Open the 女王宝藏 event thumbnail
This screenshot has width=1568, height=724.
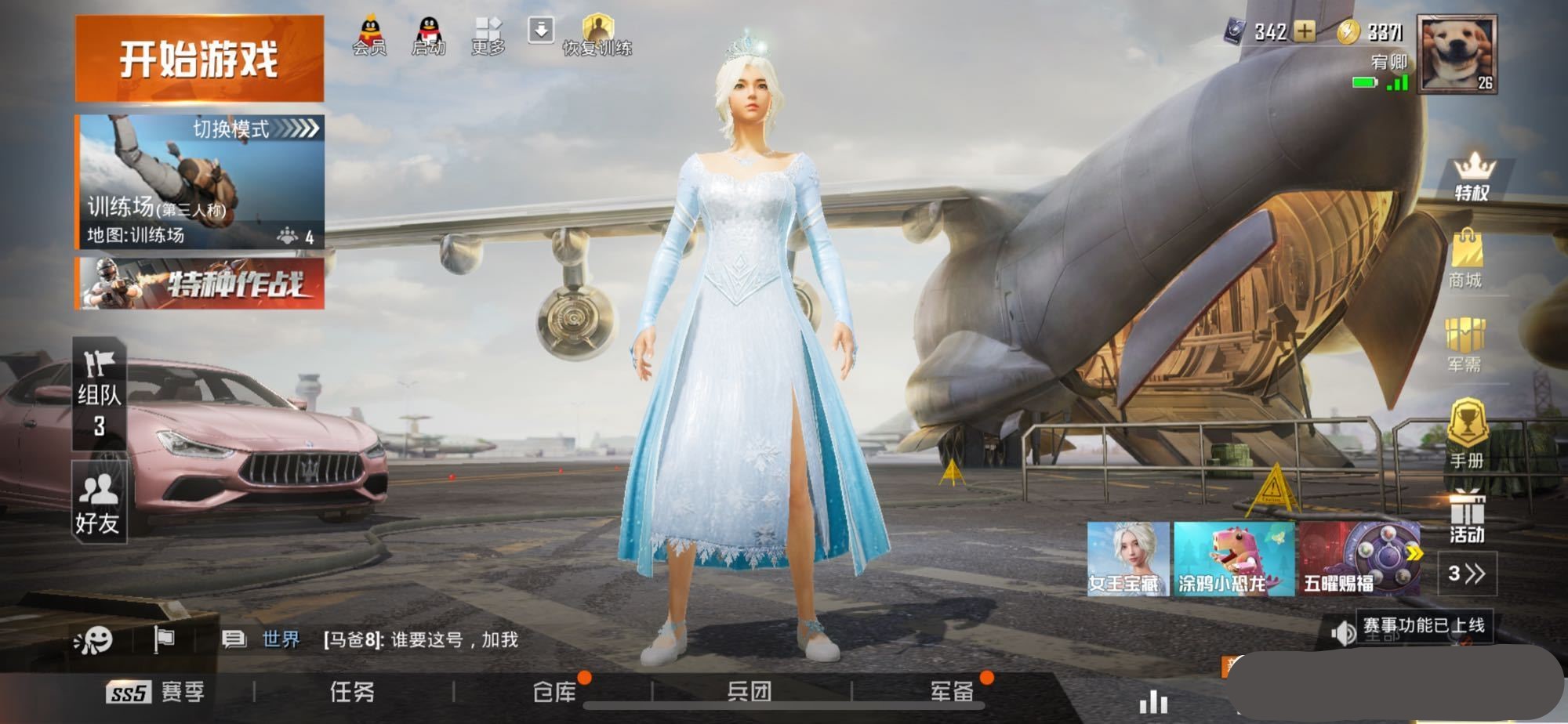[1127, 559]
